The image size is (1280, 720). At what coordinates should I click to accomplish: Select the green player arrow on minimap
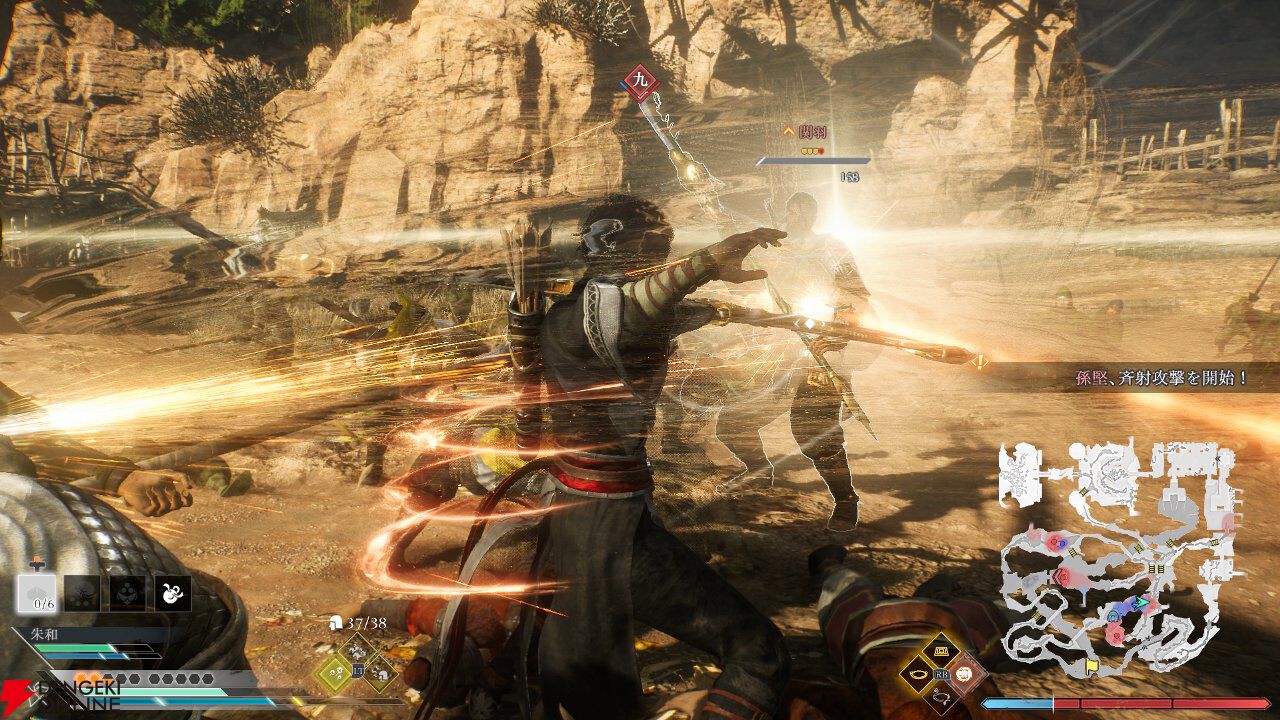1143,603
